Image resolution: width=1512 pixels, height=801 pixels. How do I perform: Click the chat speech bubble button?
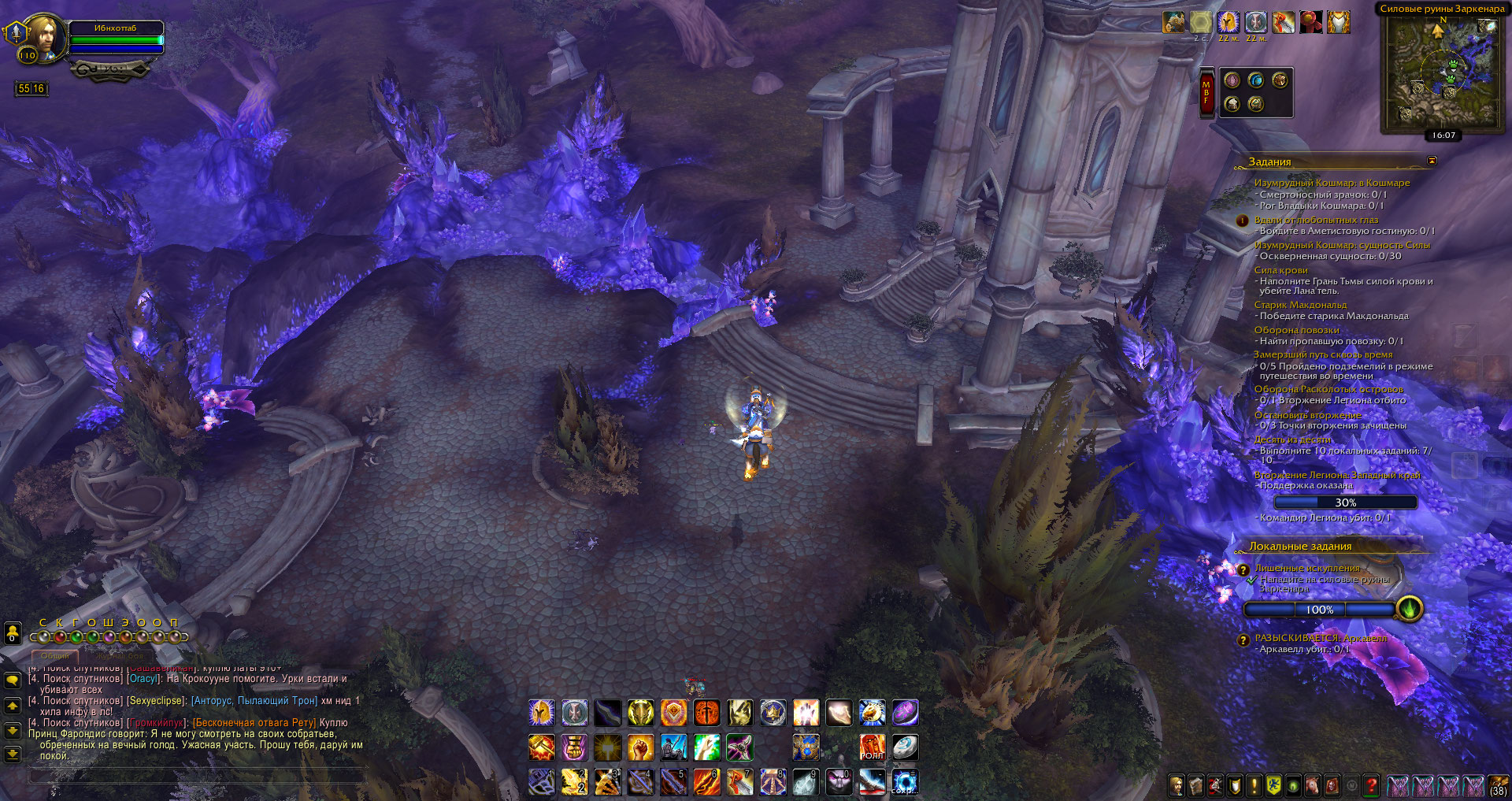point(13,680)
